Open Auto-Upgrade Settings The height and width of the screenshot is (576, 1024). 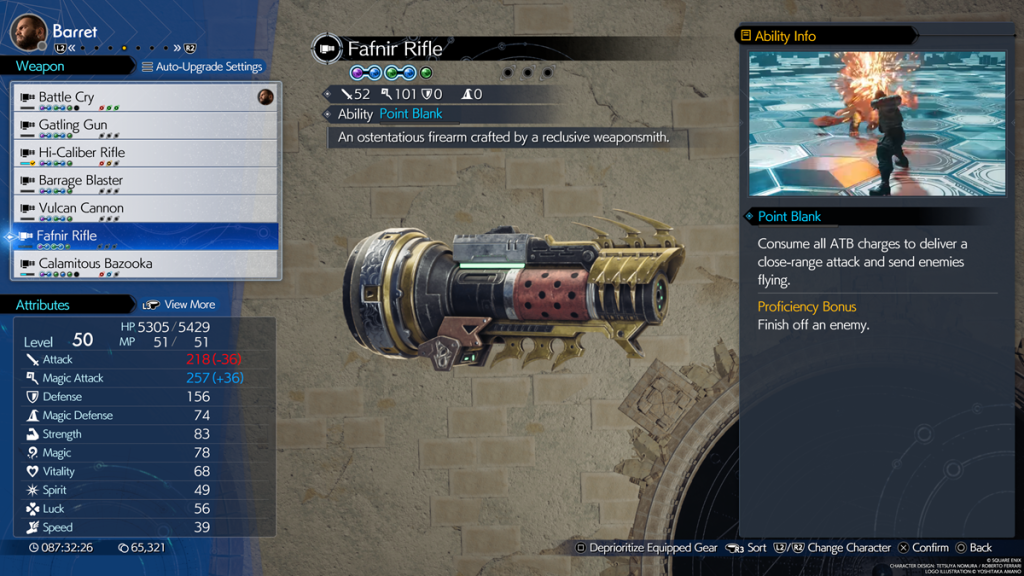click(202, 67)
